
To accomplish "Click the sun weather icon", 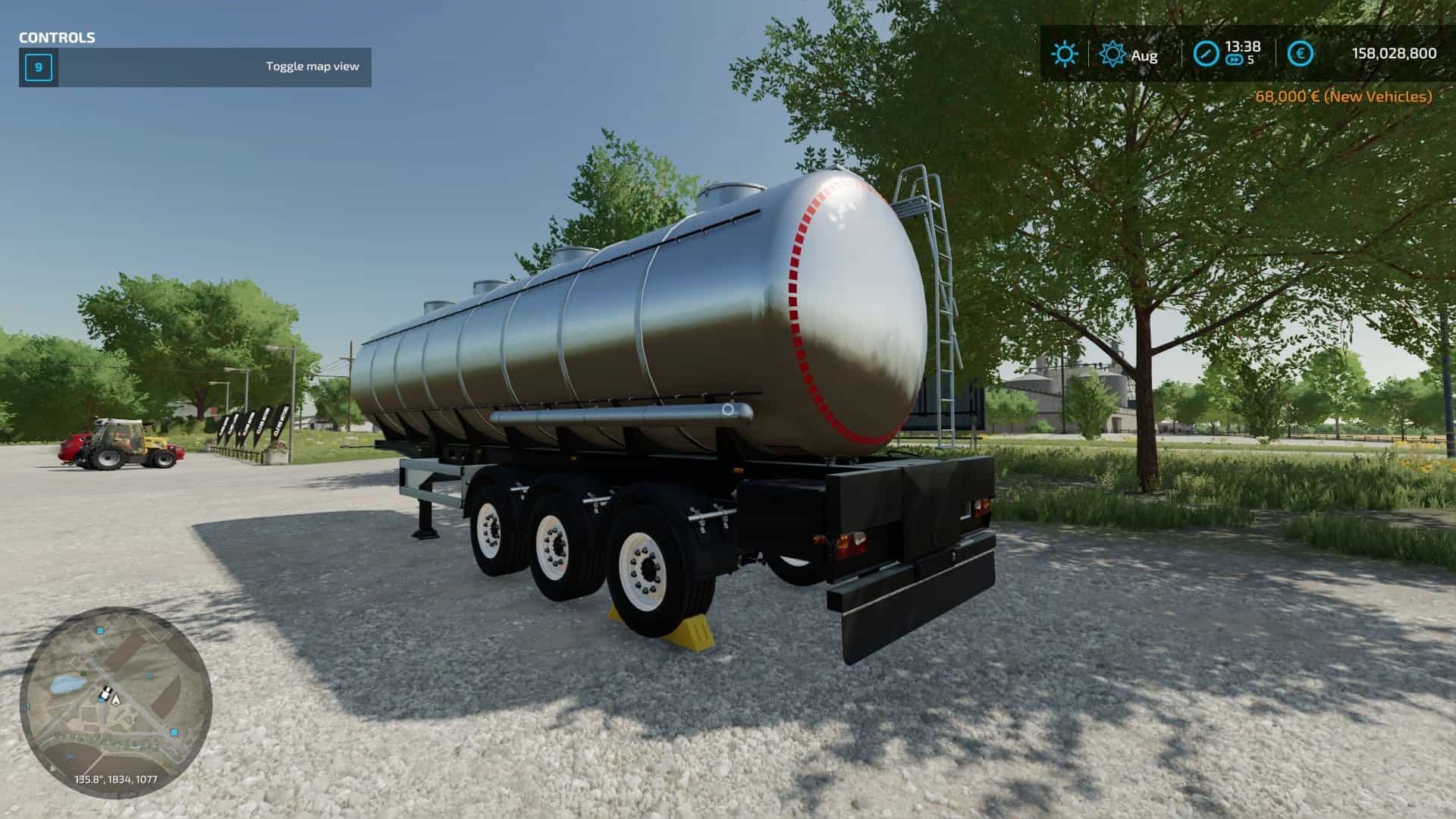I will tap(1064, 54).
